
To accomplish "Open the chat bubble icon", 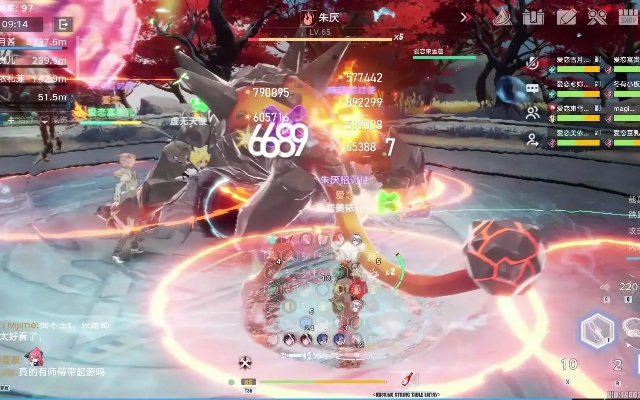I will [x=533, y=88].
